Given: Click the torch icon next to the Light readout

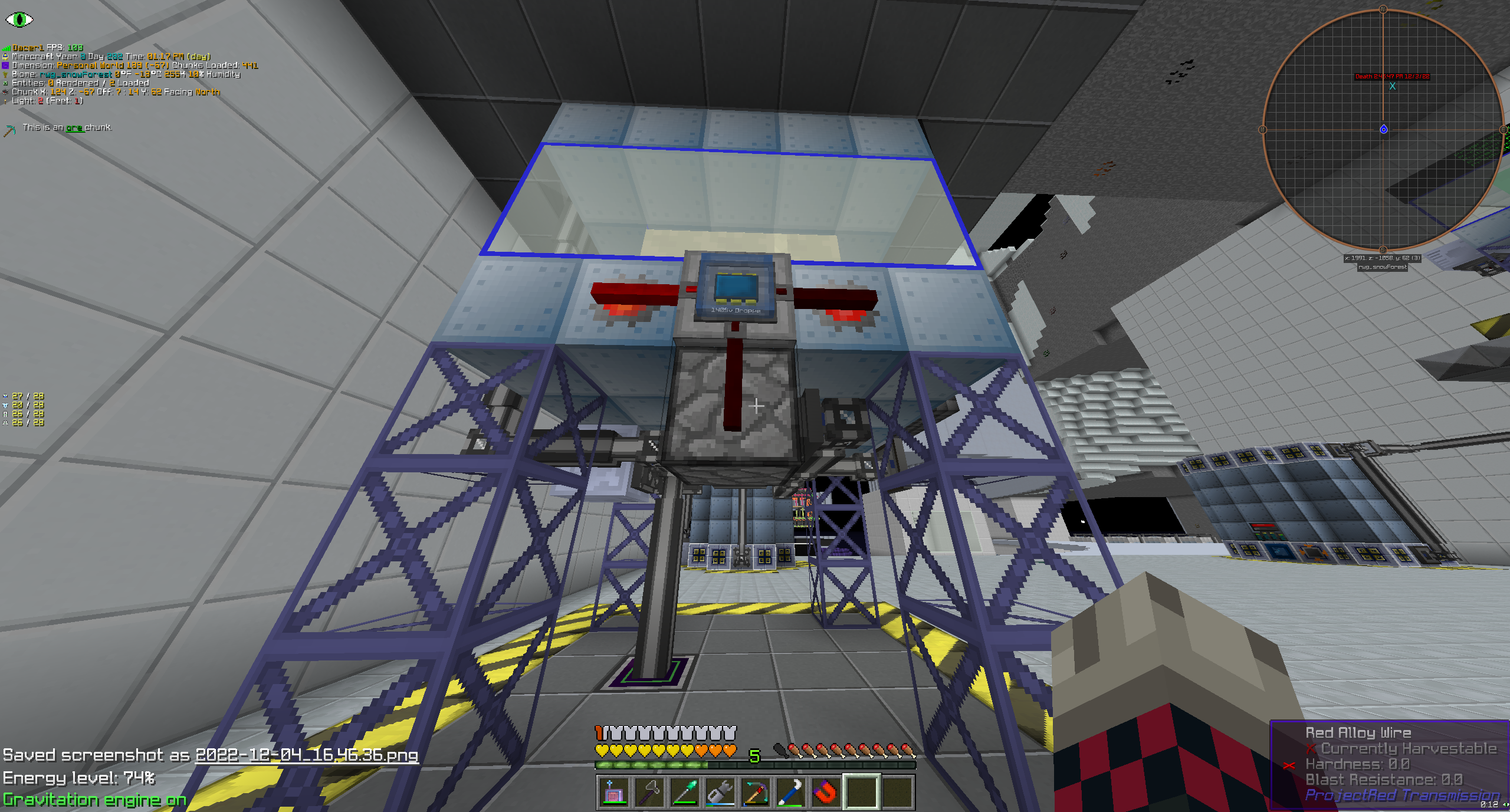Looking at the screenshot, I should point(6,101).
